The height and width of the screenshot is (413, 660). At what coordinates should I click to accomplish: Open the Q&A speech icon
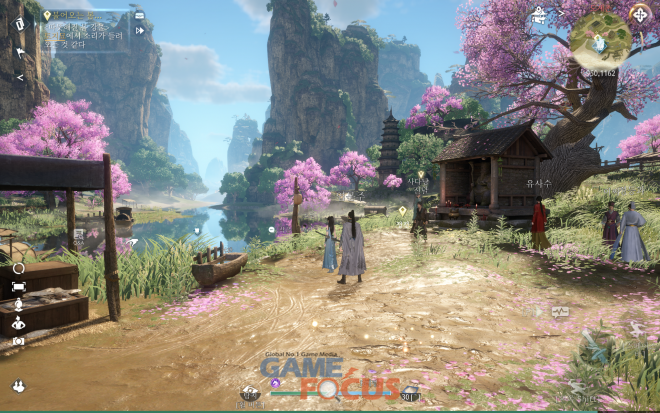(560, 312)
